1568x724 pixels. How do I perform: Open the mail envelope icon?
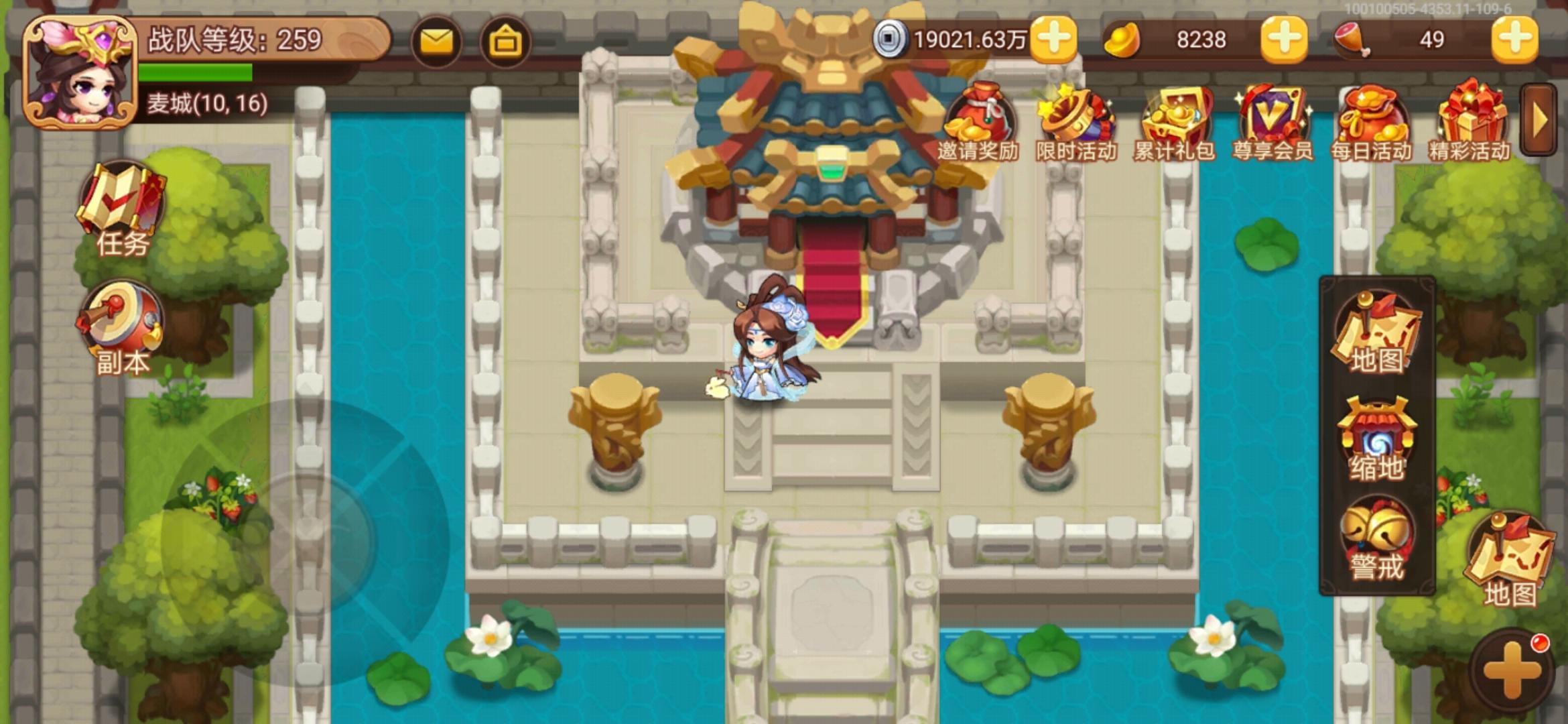tap(436, 41)
